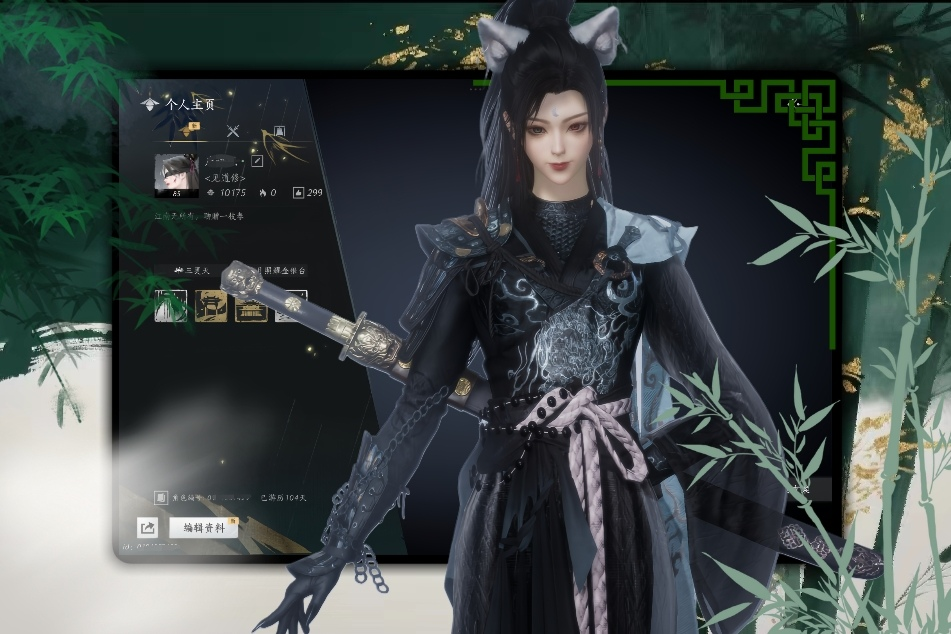Screen dimensions: 951x634
Task: Open the share arrow button
Action: 148,528
